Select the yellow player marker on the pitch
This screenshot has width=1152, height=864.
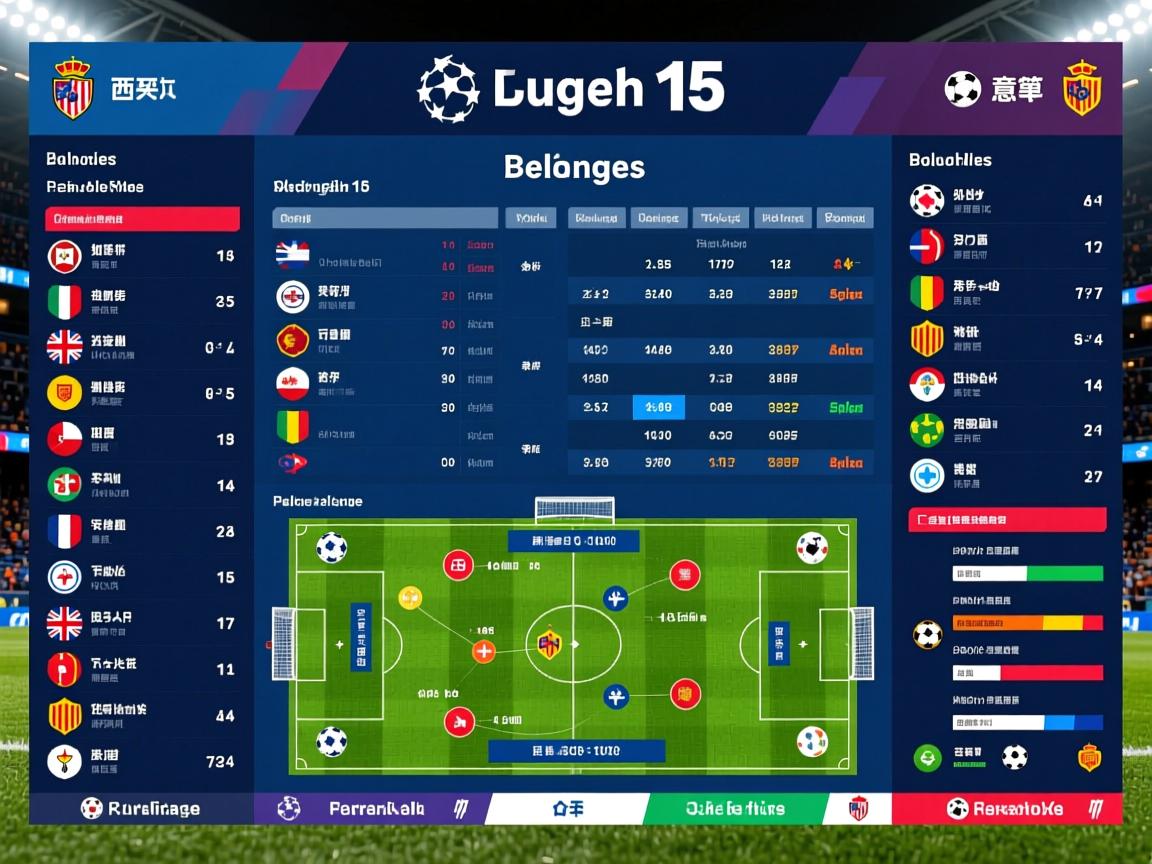pyautogui.click(x=410, y=598)
